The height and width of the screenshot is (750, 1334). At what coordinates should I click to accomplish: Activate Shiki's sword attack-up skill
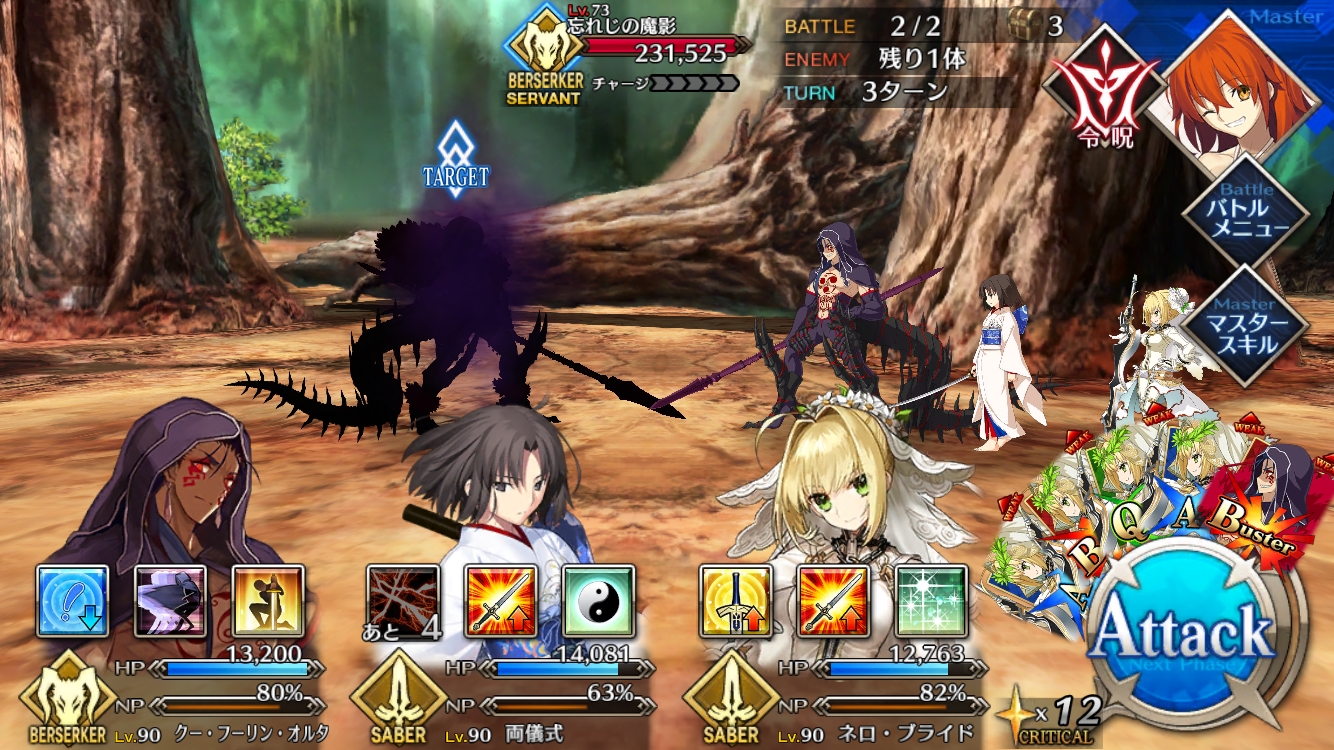click(501, 601)
